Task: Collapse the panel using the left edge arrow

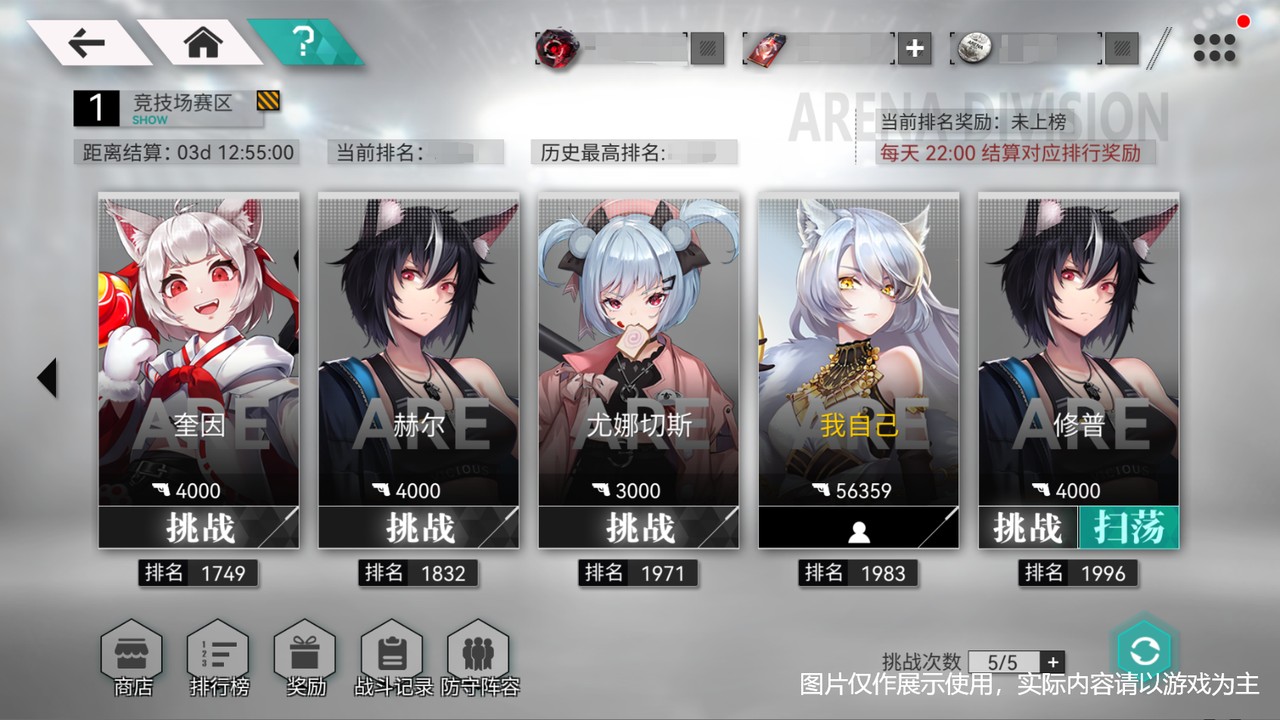Action: 46,377
